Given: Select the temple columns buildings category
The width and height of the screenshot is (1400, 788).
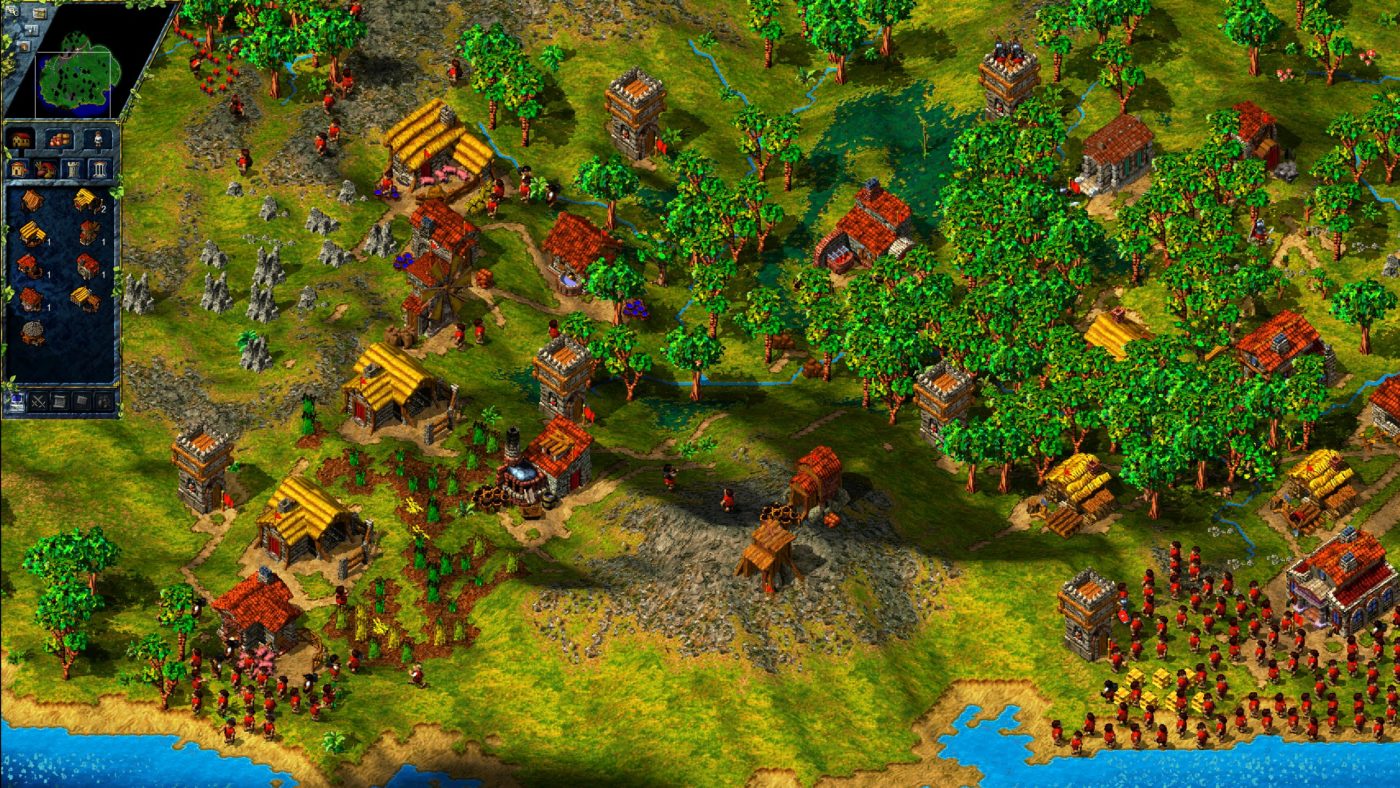Looking at the screenshot, I should pyautogui.click(x=100, y=168).
